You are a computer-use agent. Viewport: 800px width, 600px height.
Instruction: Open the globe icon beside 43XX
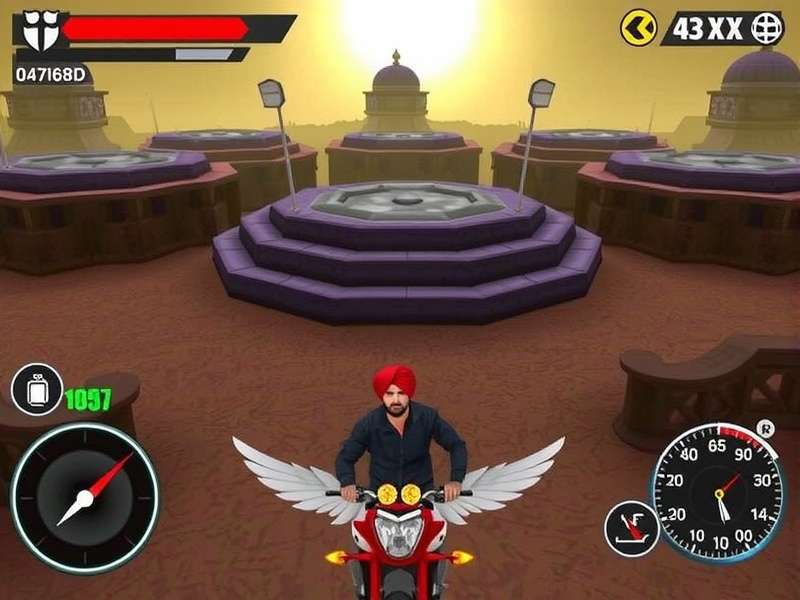(x=765, y=28)
